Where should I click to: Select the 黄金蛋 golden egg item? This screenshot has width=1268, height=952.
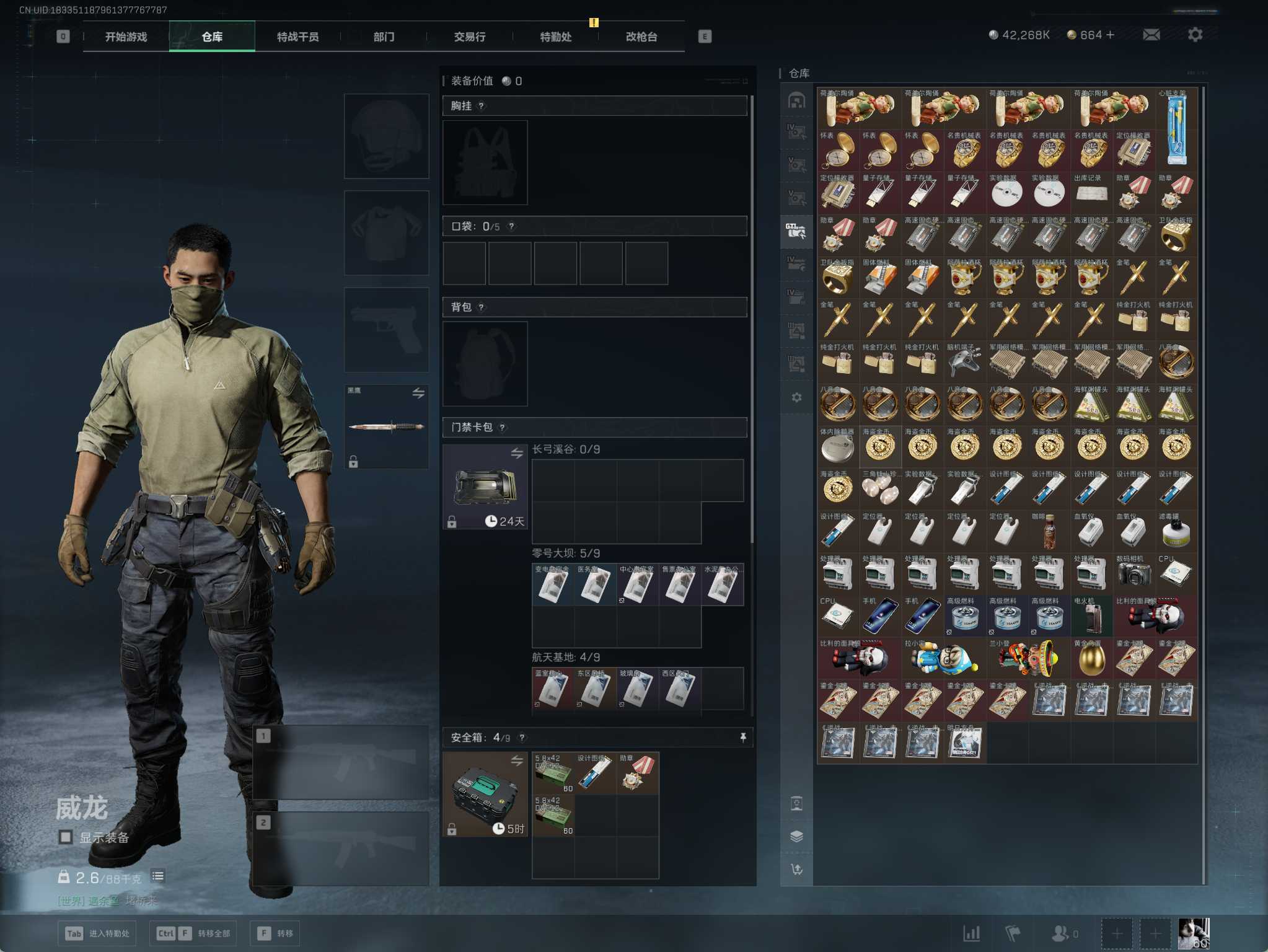(x=1091, y=658)
